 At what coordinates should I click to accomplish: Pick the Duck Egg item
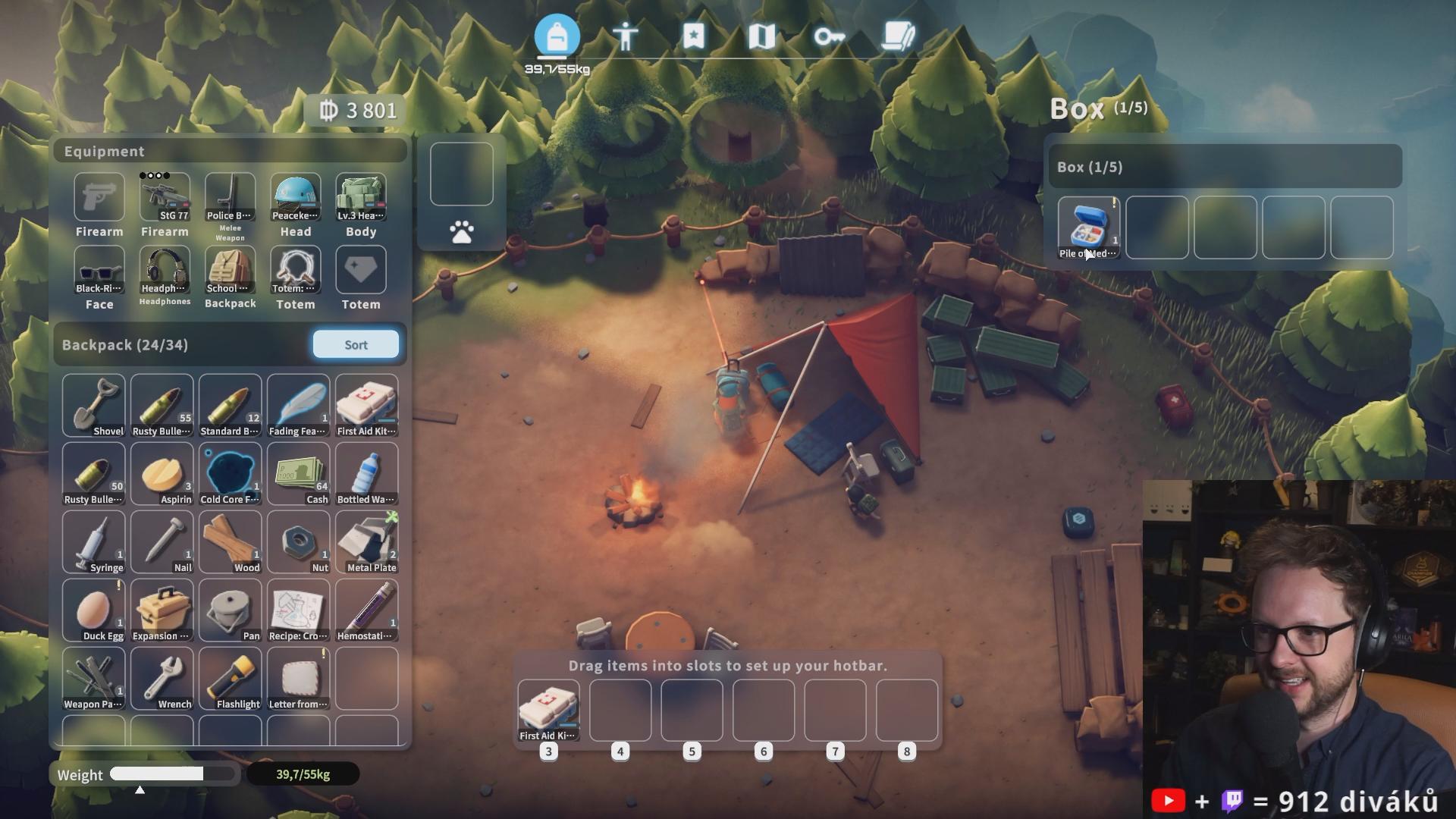click(93, 610)
